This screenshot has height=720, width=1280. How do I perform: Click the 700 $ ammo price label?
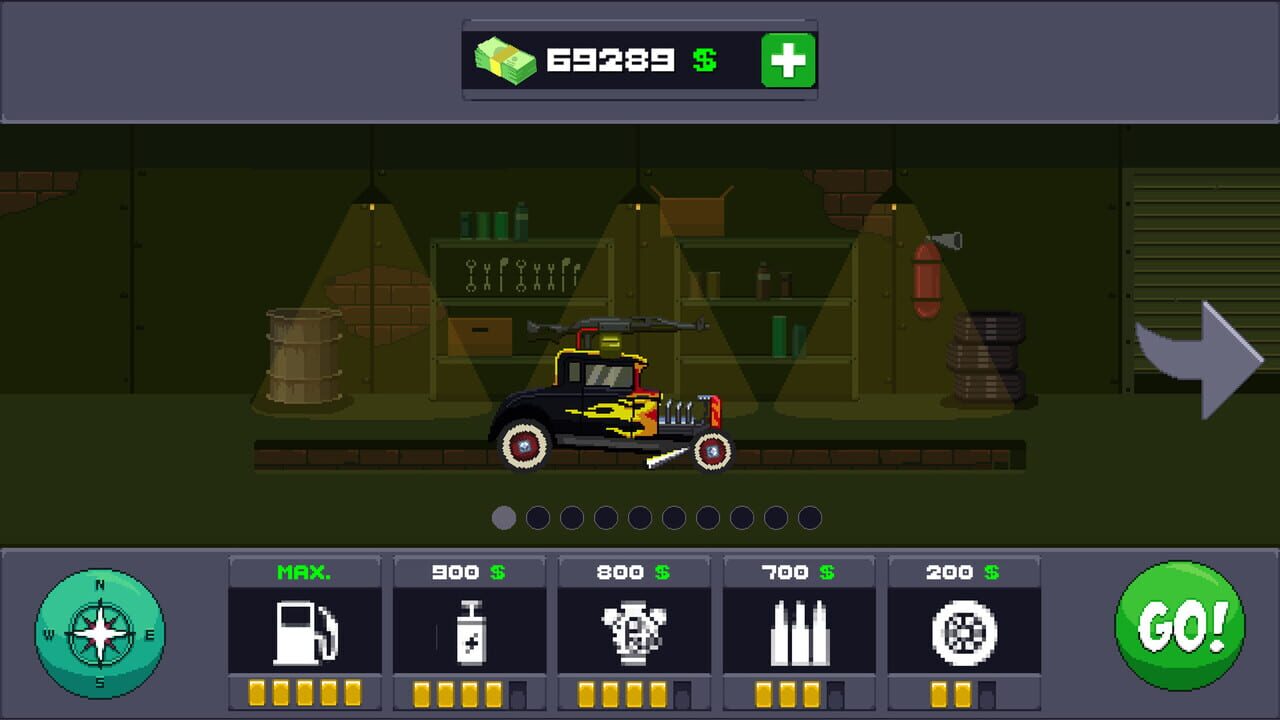799,572
